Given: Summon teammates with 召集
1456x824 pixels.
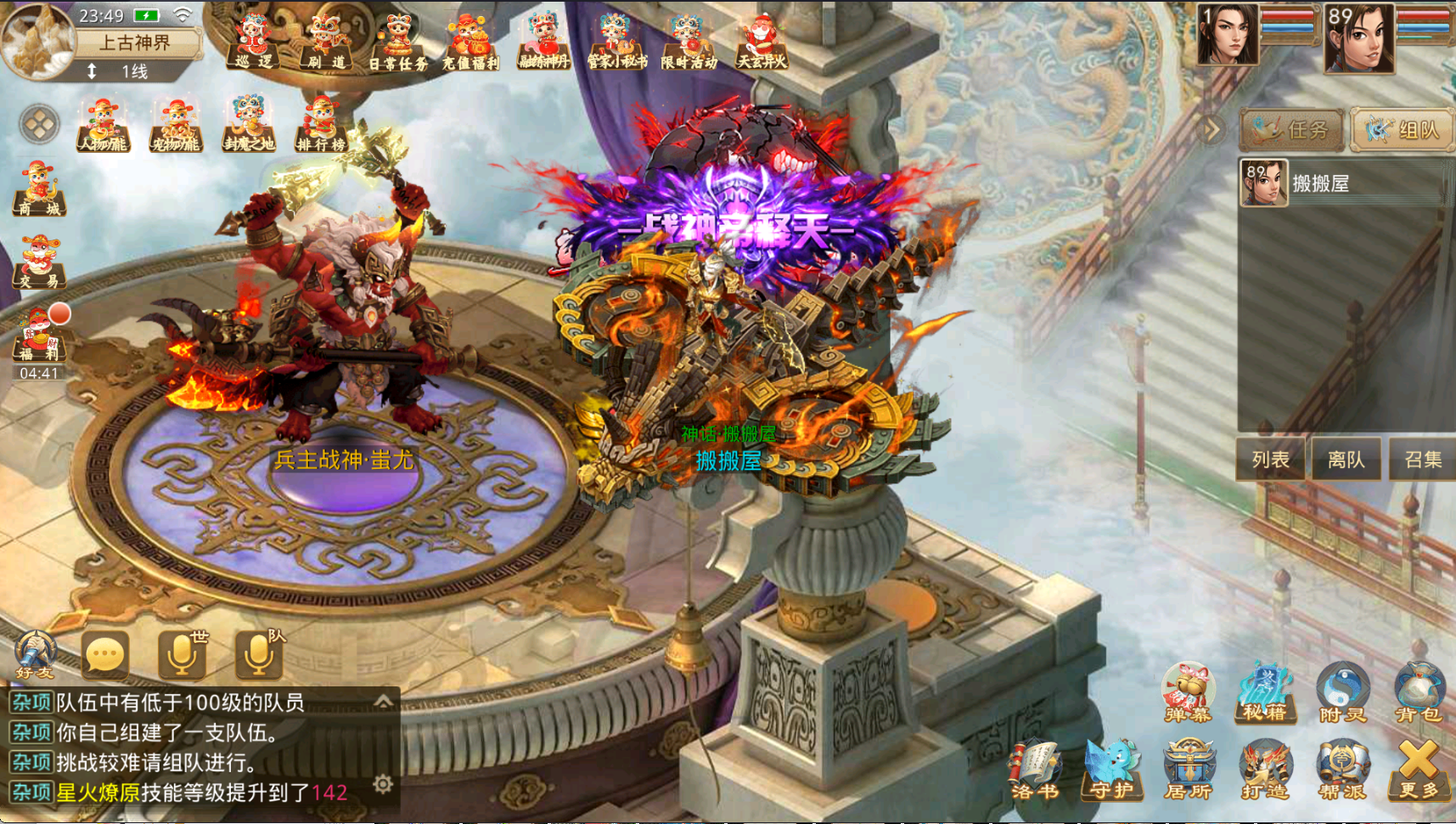Looking at the screenshot, I should coord(1423,460).
